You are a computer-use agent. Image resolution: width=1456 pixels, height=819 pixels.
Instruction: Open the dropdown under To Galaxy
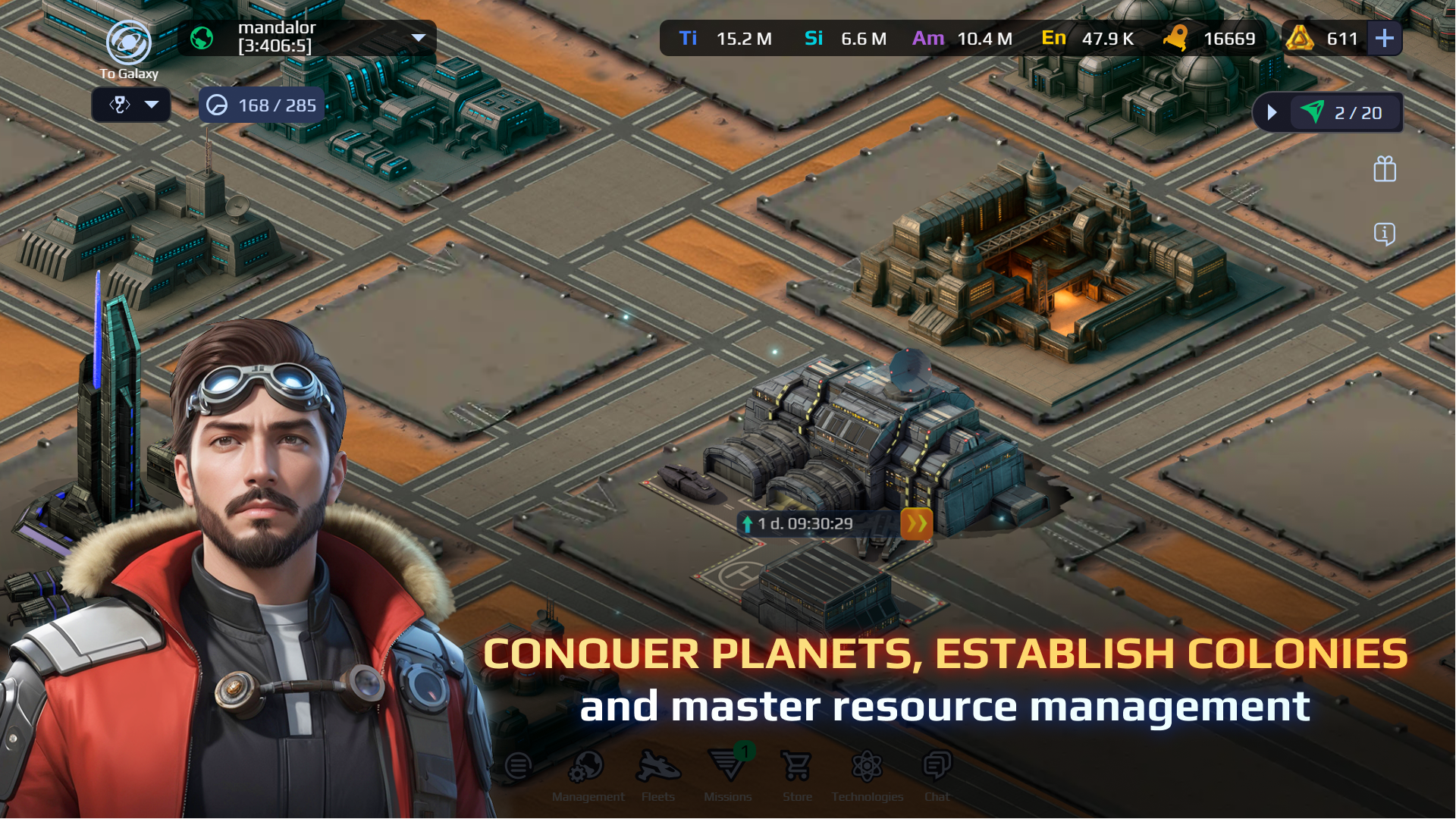[x=131, y=105]
